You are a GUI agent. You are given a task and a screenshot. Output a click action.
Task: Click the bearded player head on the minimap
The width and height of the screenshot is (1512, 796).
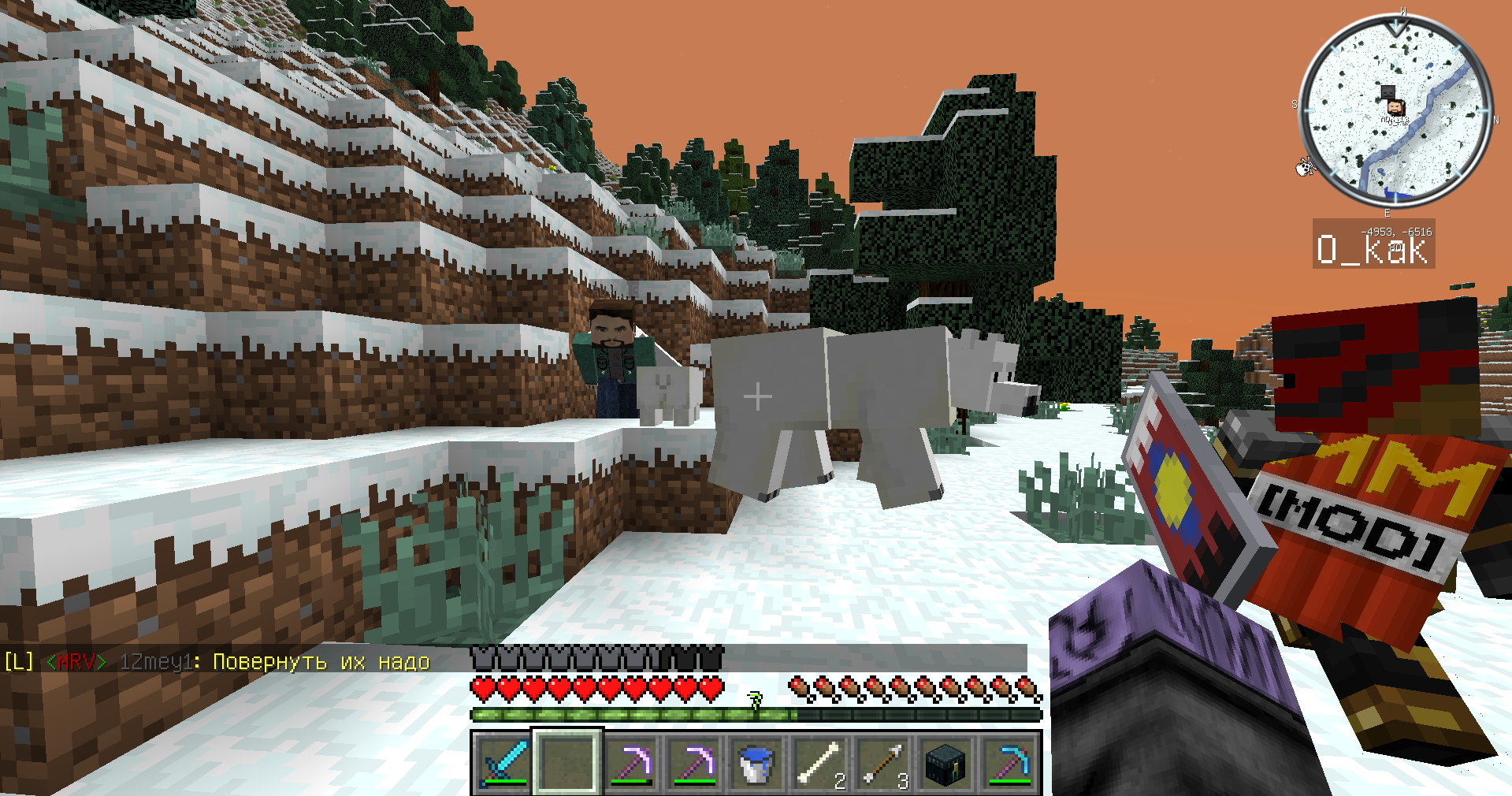point(1395,108)
